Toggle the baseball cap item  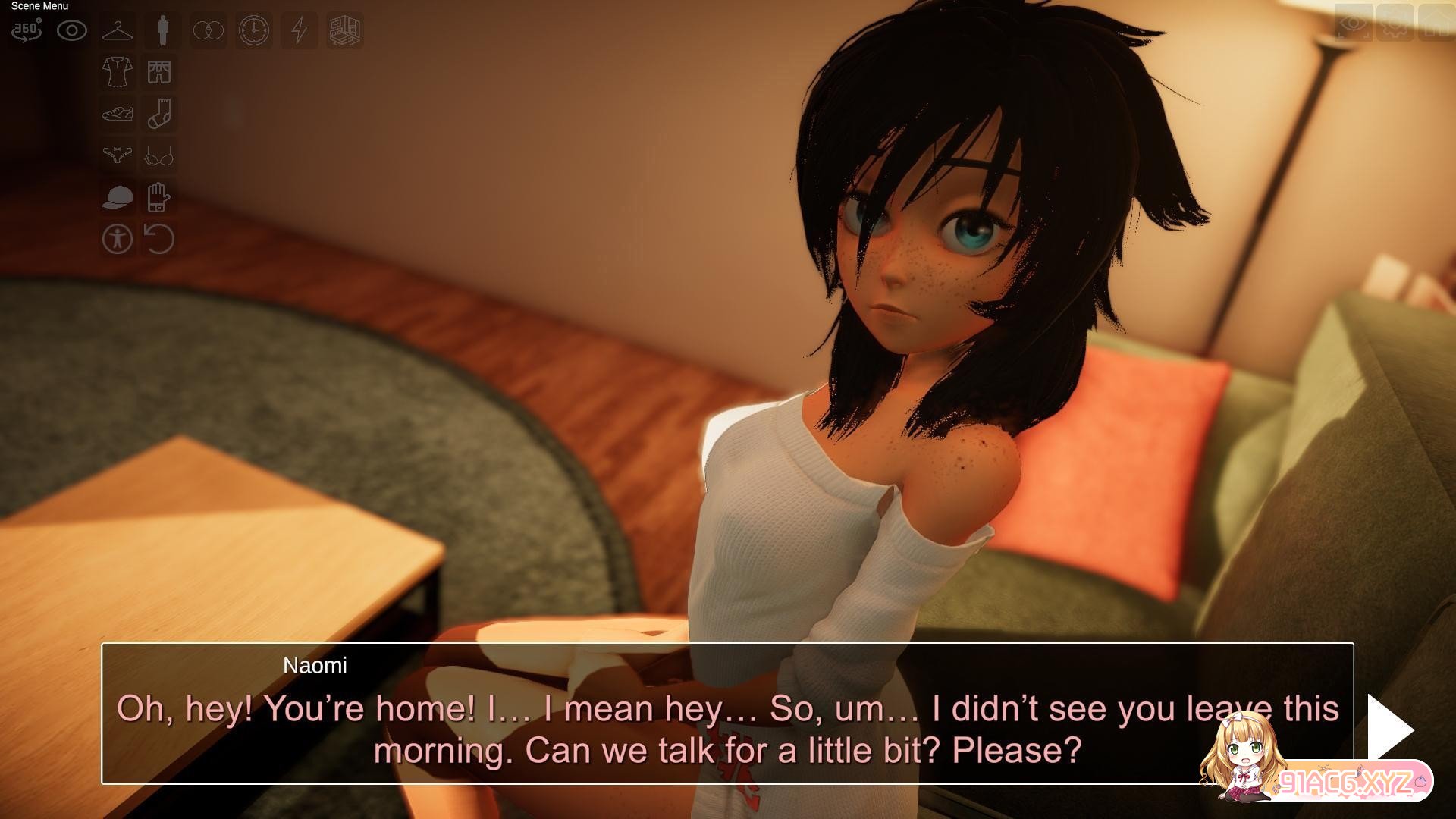coord(118,197)
